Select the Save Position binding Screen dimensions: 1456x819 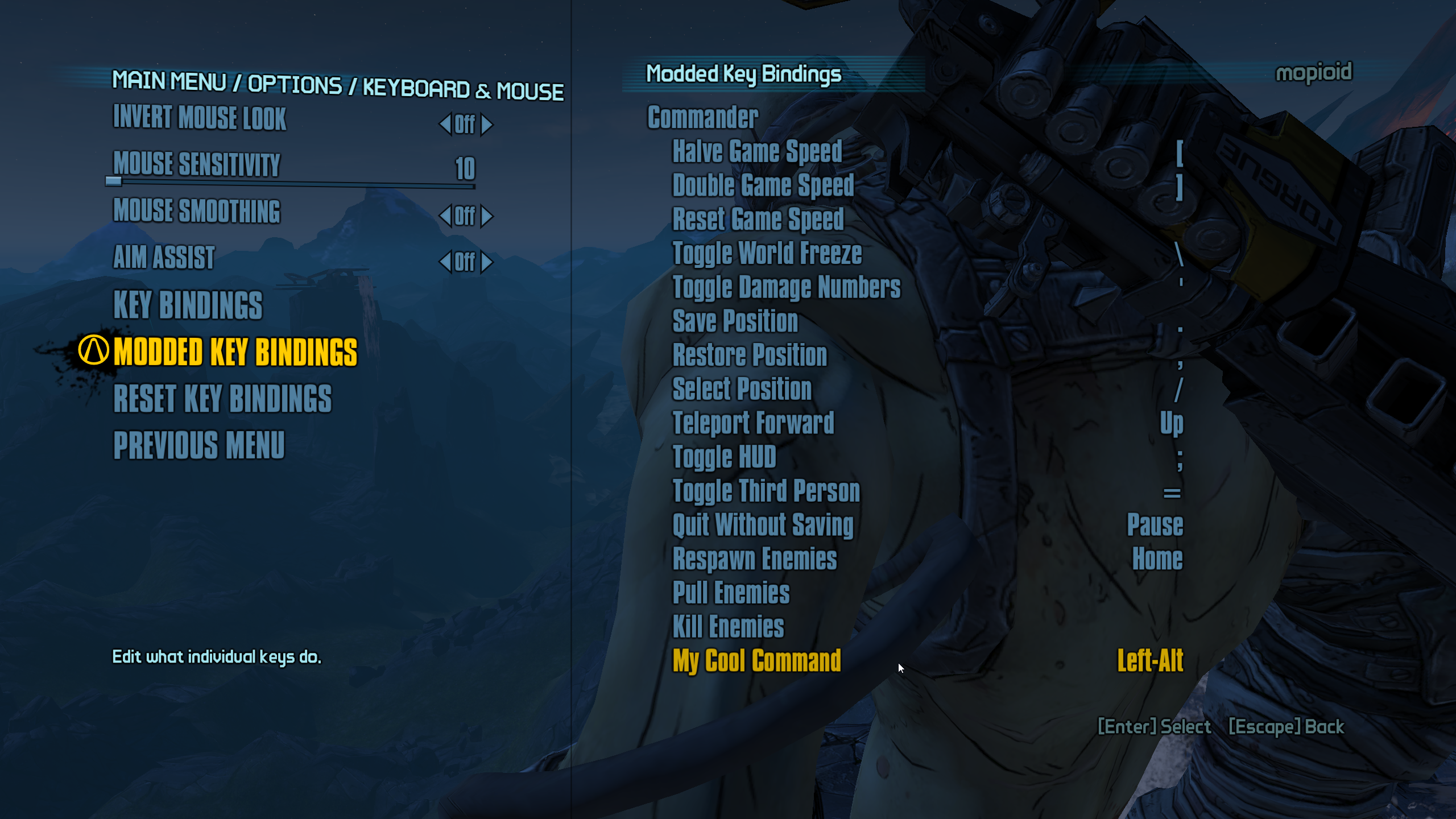pos(735,321)
